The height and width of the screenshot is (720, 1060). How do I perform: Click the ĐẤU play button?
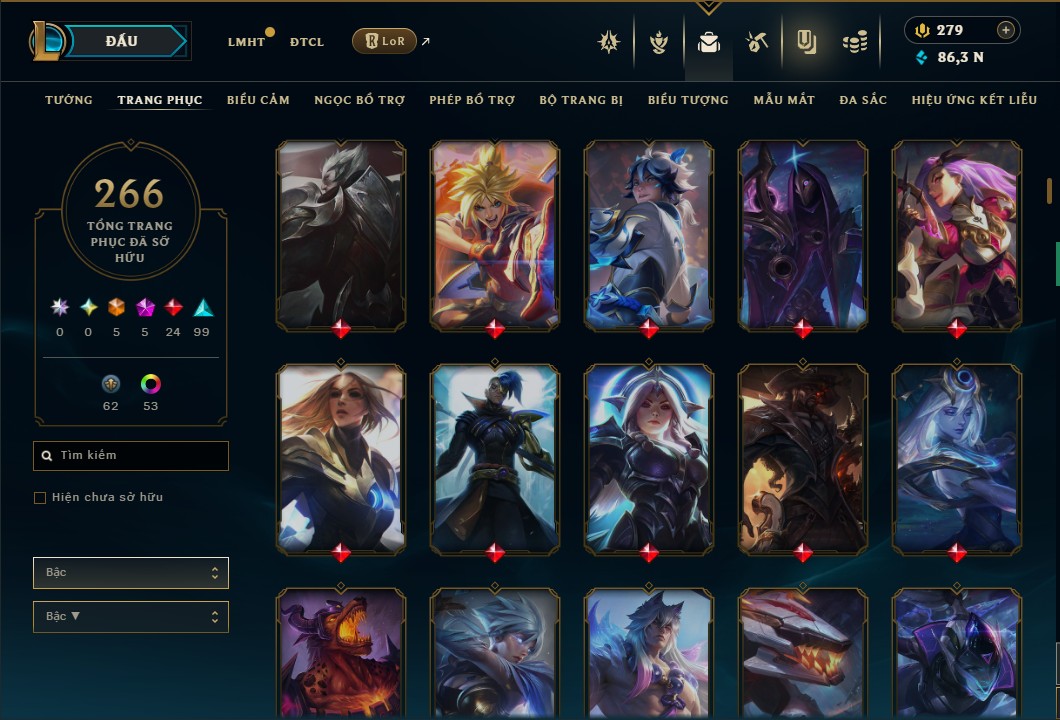[x=122, y=41]
